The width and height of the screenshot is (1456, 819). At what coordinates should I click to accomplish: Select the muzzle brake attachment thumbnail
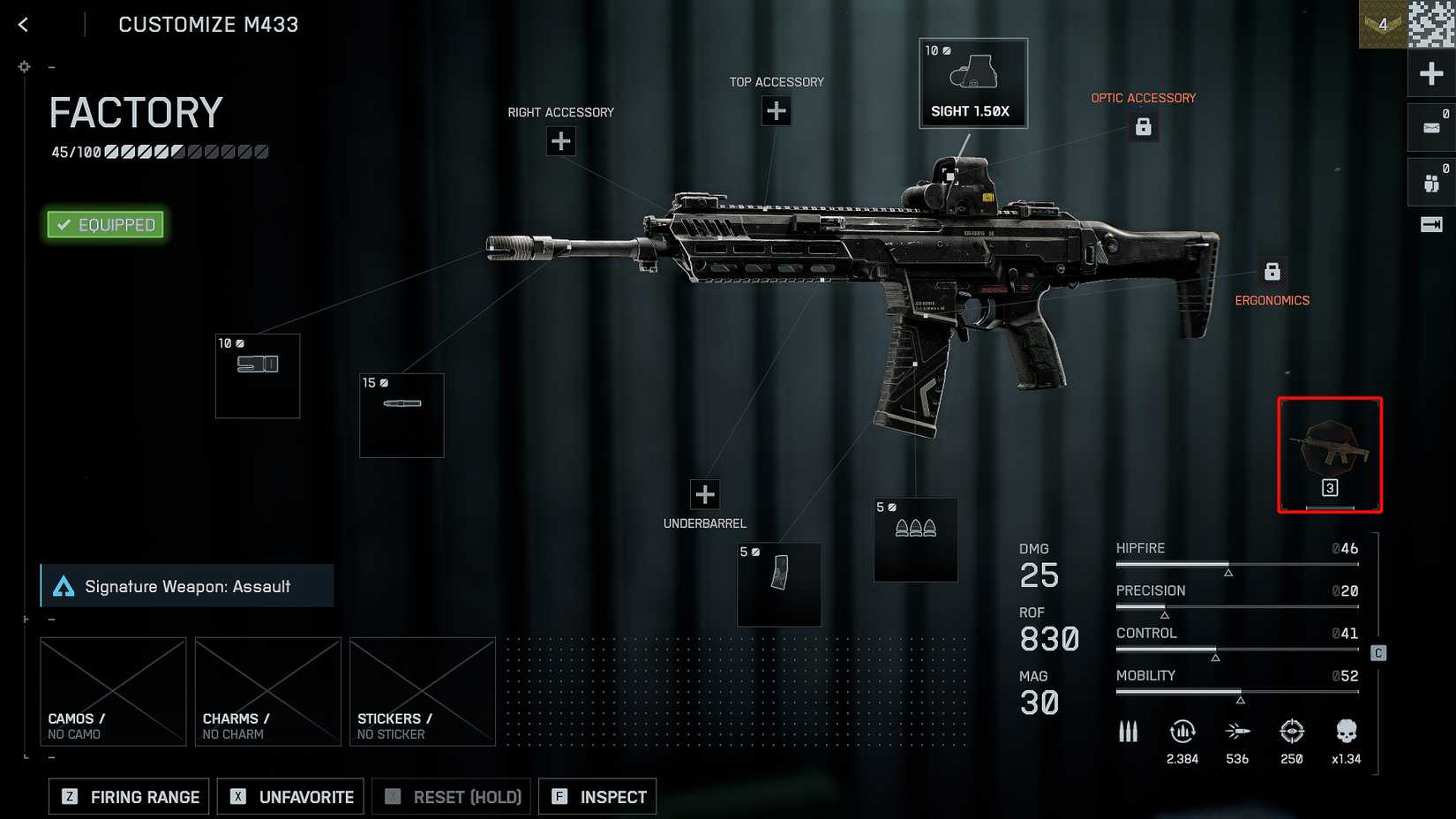pos(257,375)
